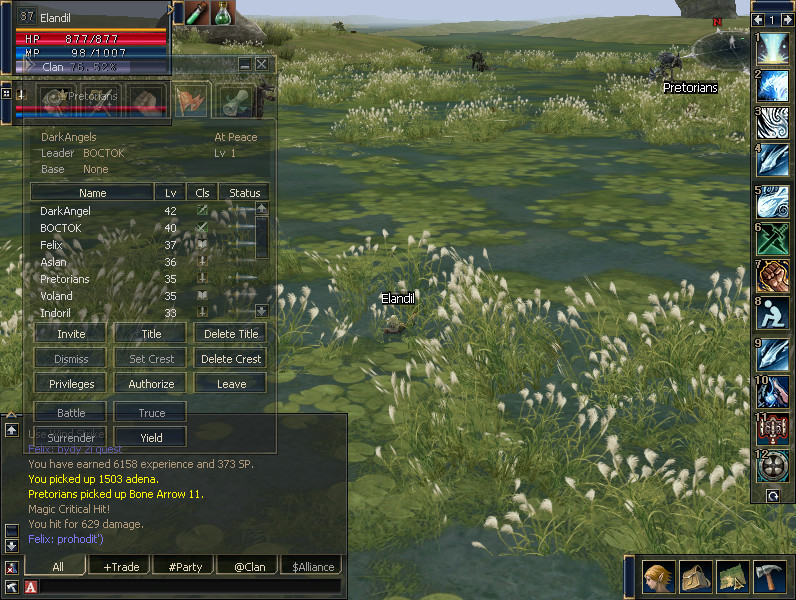
Task: Show the $Alliance chat tab
Action: pyautogui.click(x=313, y=567)
